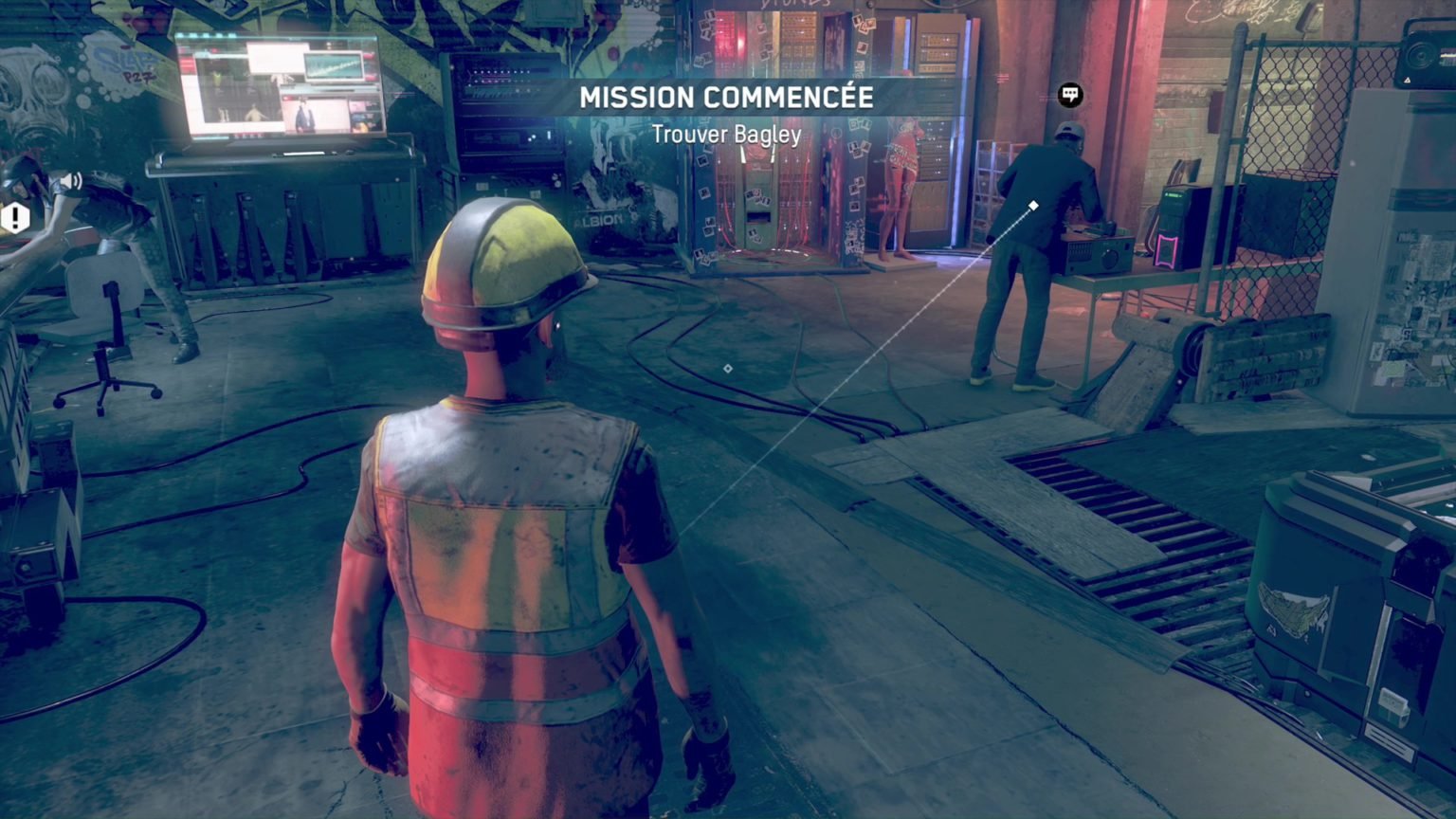Select the exclamation warning hexagon icon

click(x=15, y=218)
